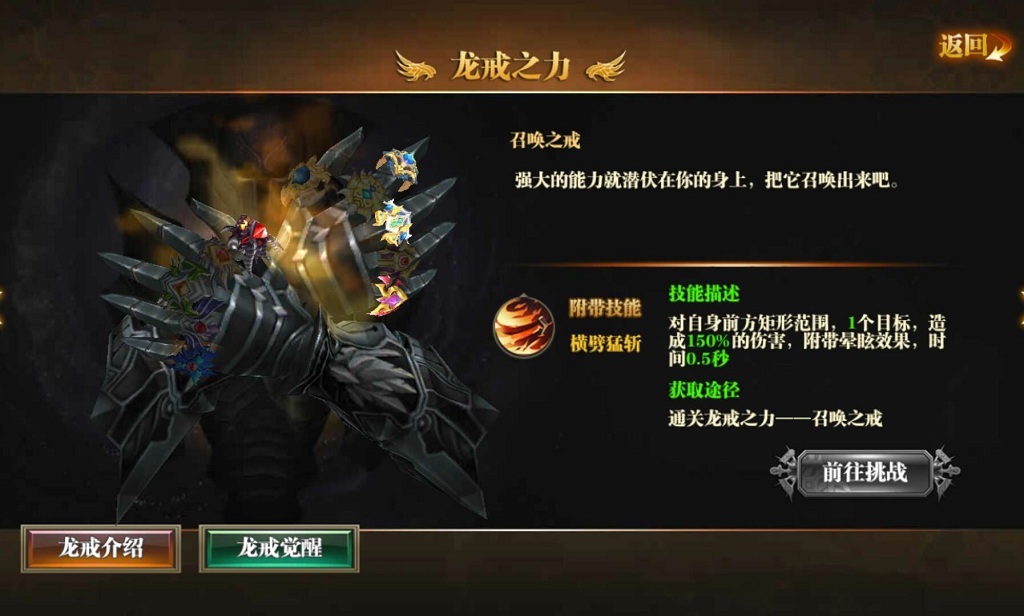This screenshot has height=616, width=1024.
Task: Tap the 返回 back button
Action: (971, 46)
